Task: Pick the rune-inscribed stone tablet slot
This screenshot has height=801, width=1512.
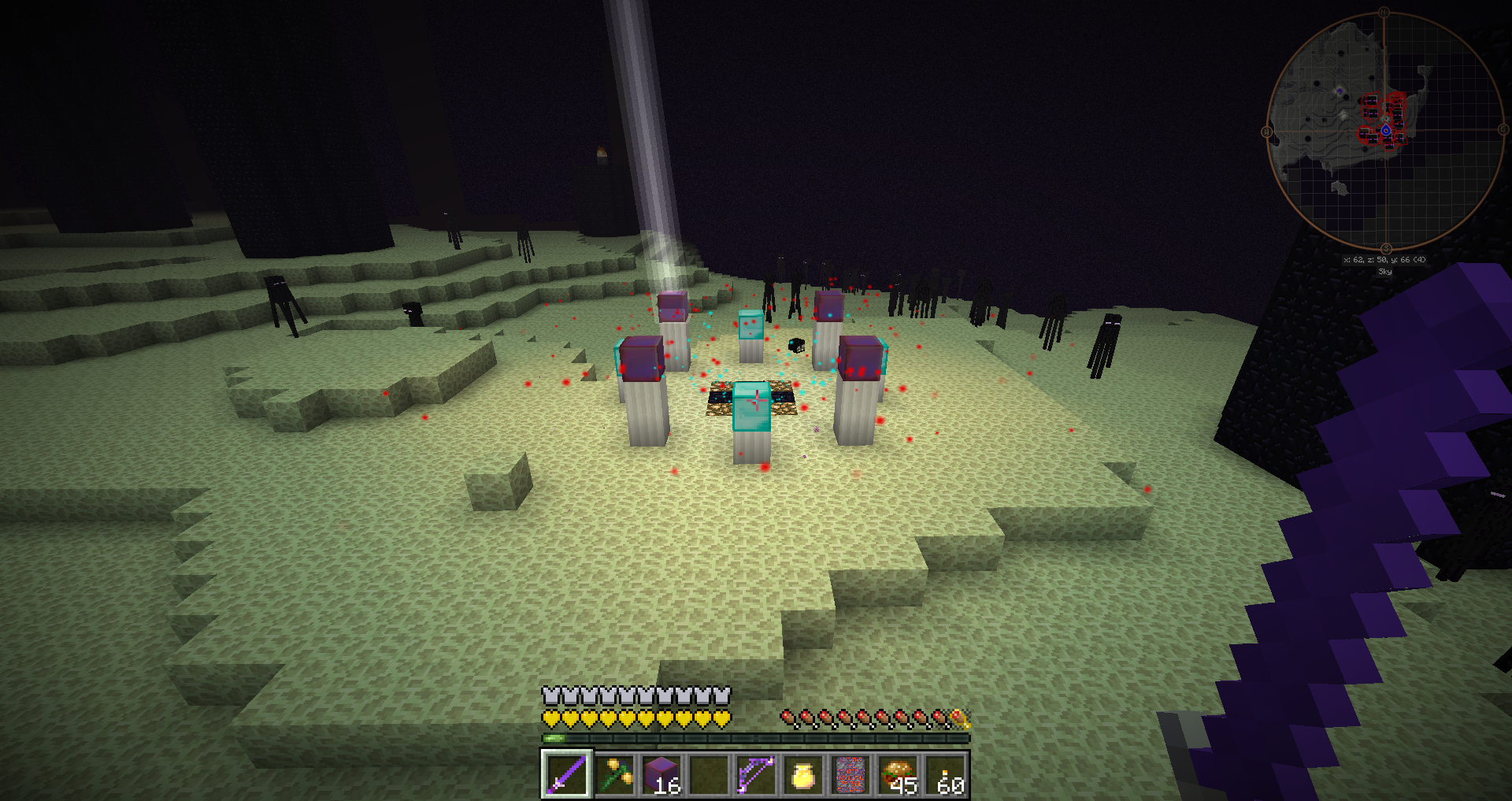Action: coord(850,773)
